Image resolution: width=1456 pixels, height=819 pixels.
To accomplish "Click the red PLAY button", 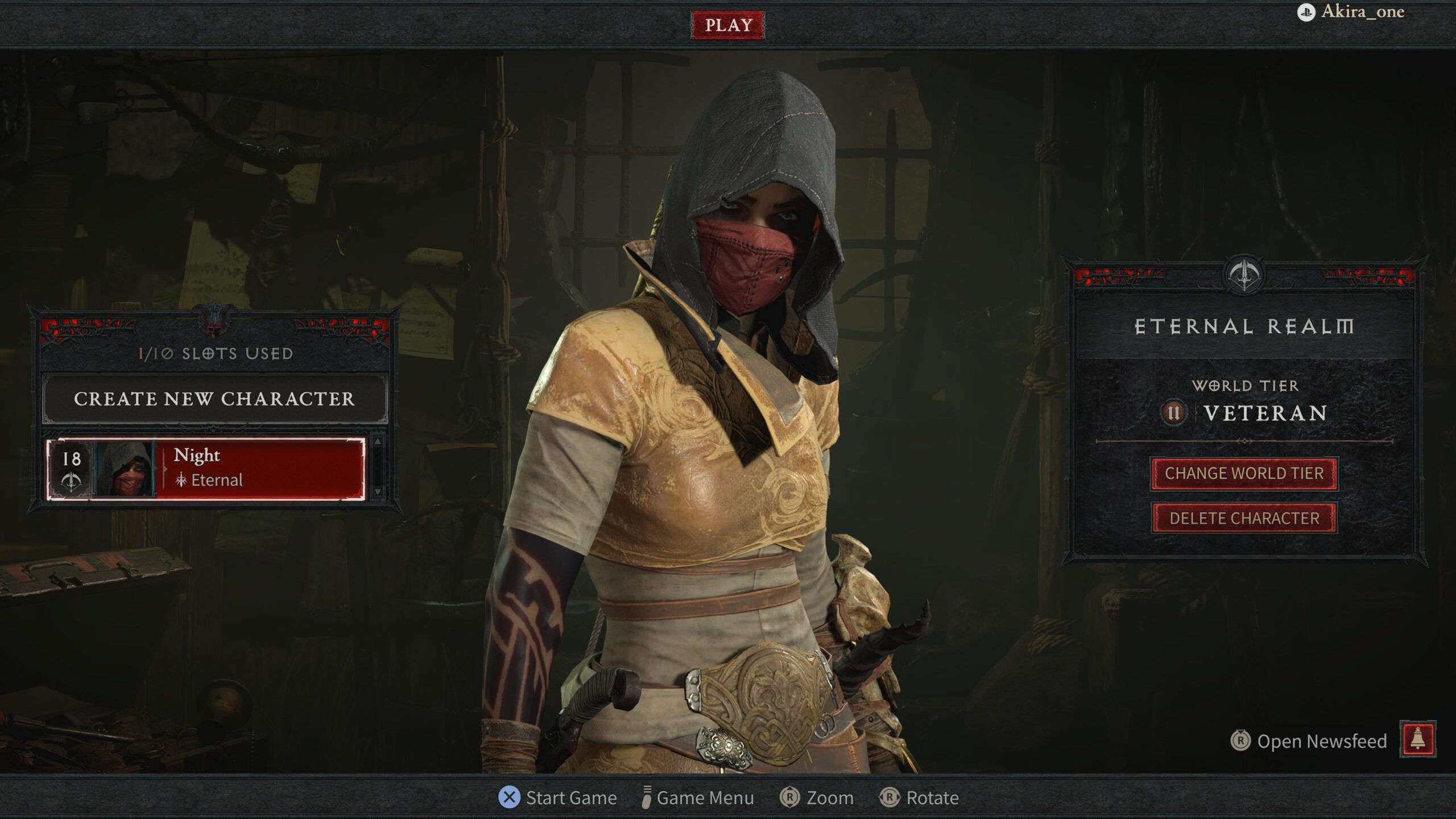I will coord(727,25).
